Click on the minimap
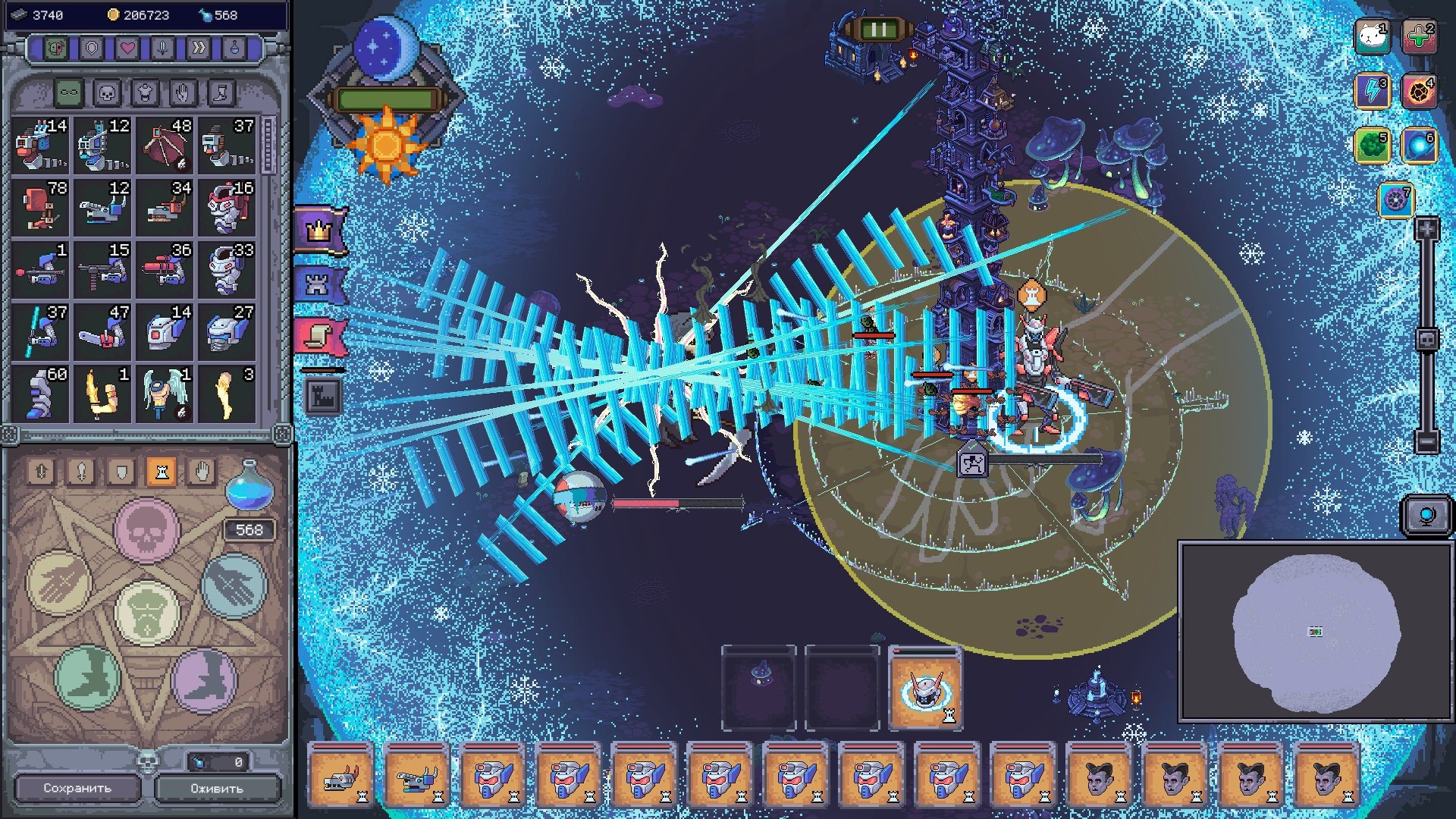This screenshot has width=1456, height=819. pos(1315,632)
